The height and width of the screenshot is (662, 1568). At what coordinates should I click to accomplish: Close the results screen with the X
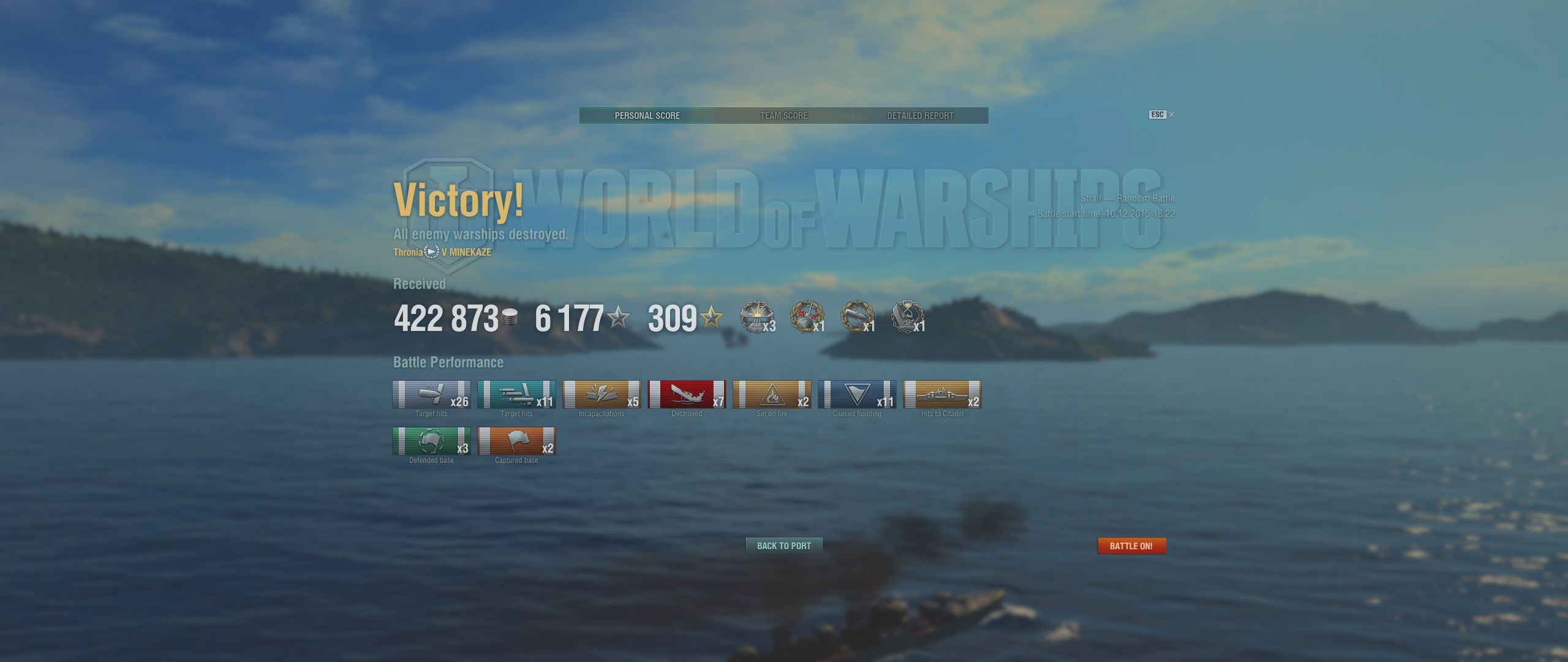[x=1172, y=115]
